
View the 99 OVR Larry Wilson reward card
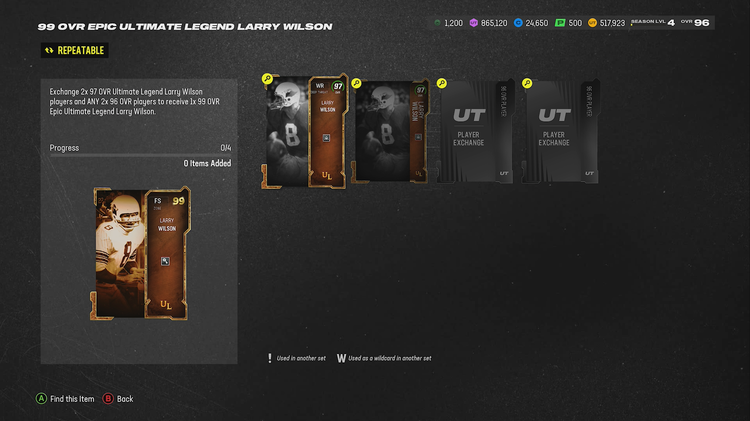(x=140, y=254)
